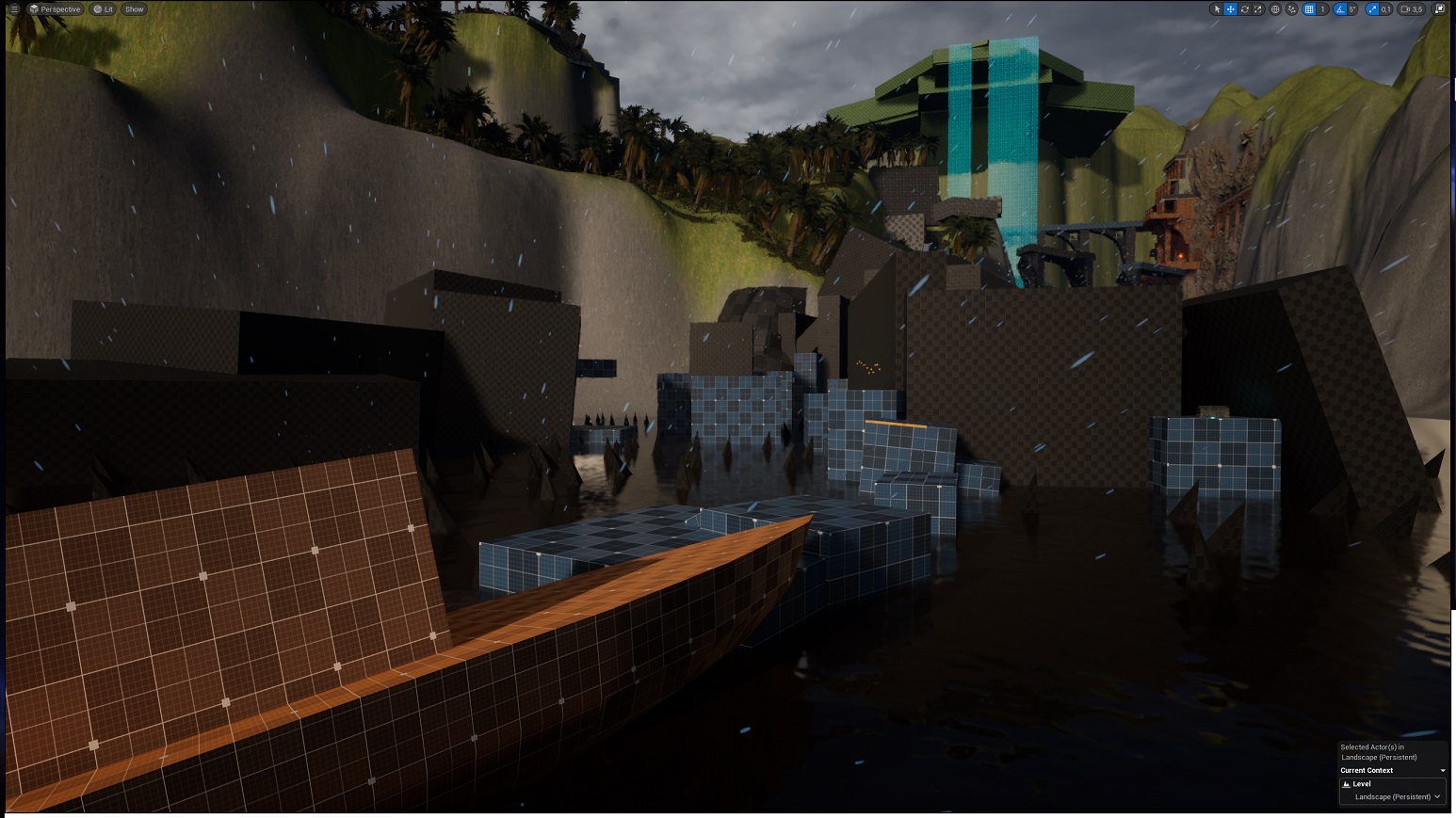Click the maximize viewport layout button
This screenshot has height=818, width=1456.
[1439, 9]
